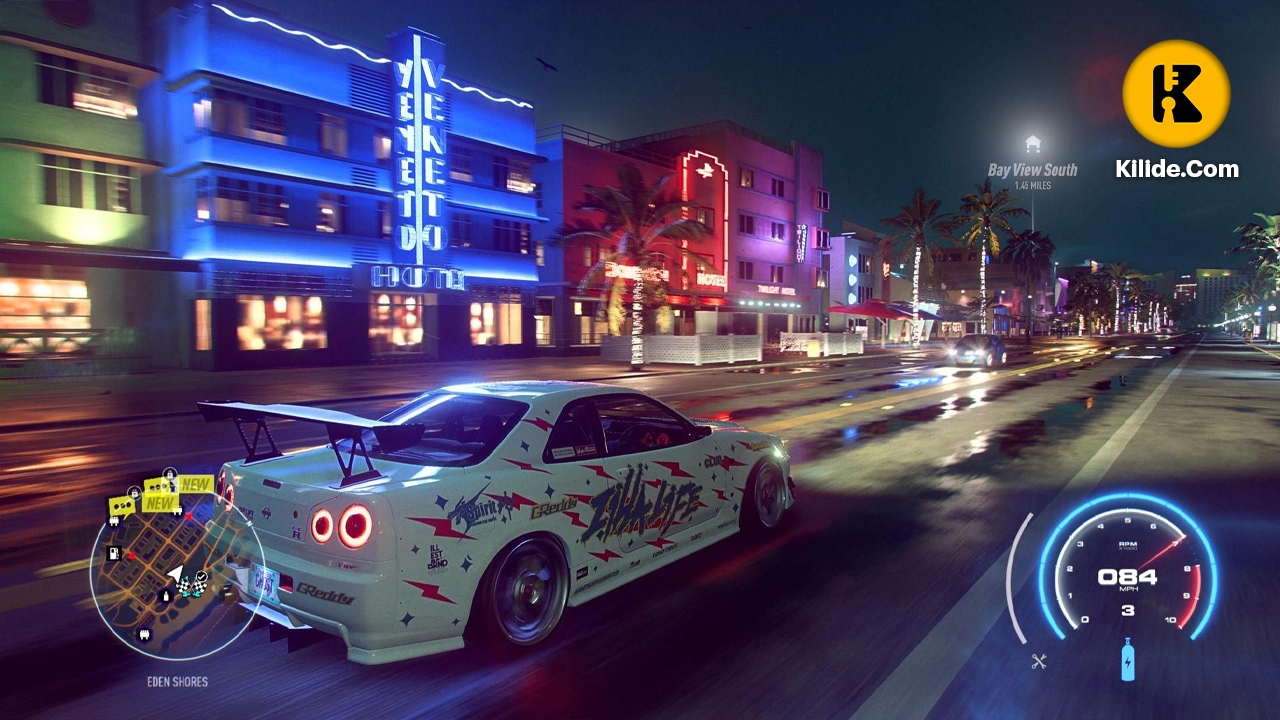The height and width of the screenshot is (720, 1280).
Task: Click the player arrow in the minimap center
Action: 176,574
